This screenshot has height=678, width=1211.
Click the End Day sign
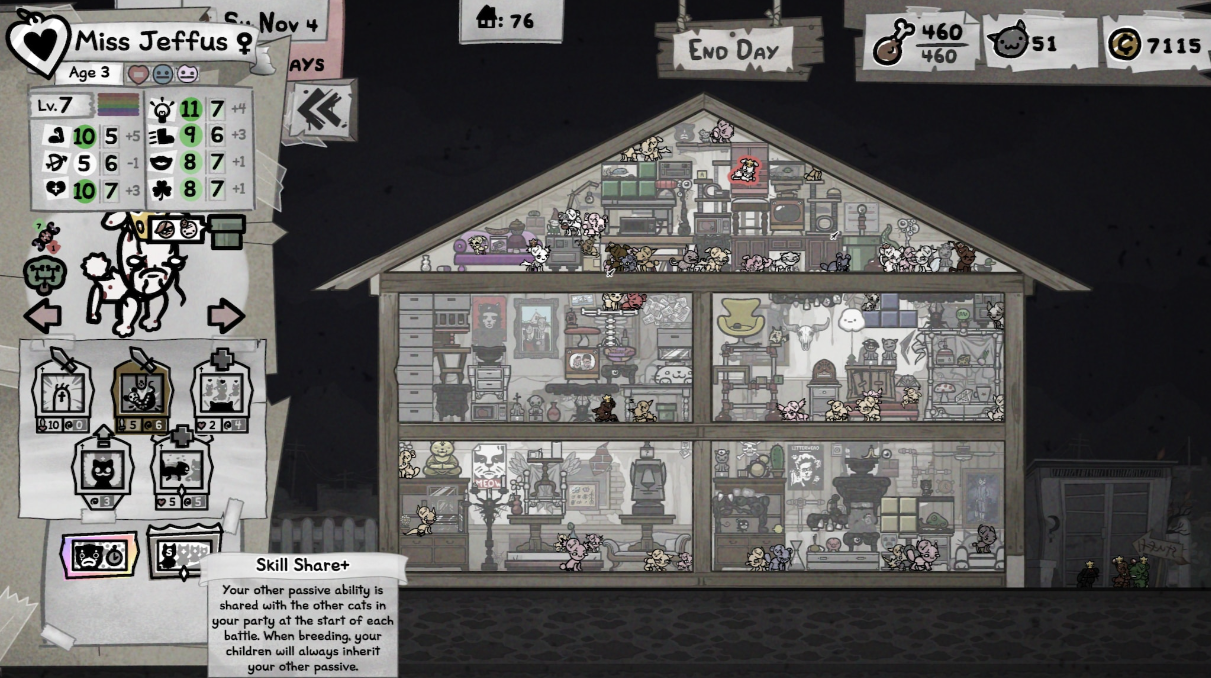[739, 49]
